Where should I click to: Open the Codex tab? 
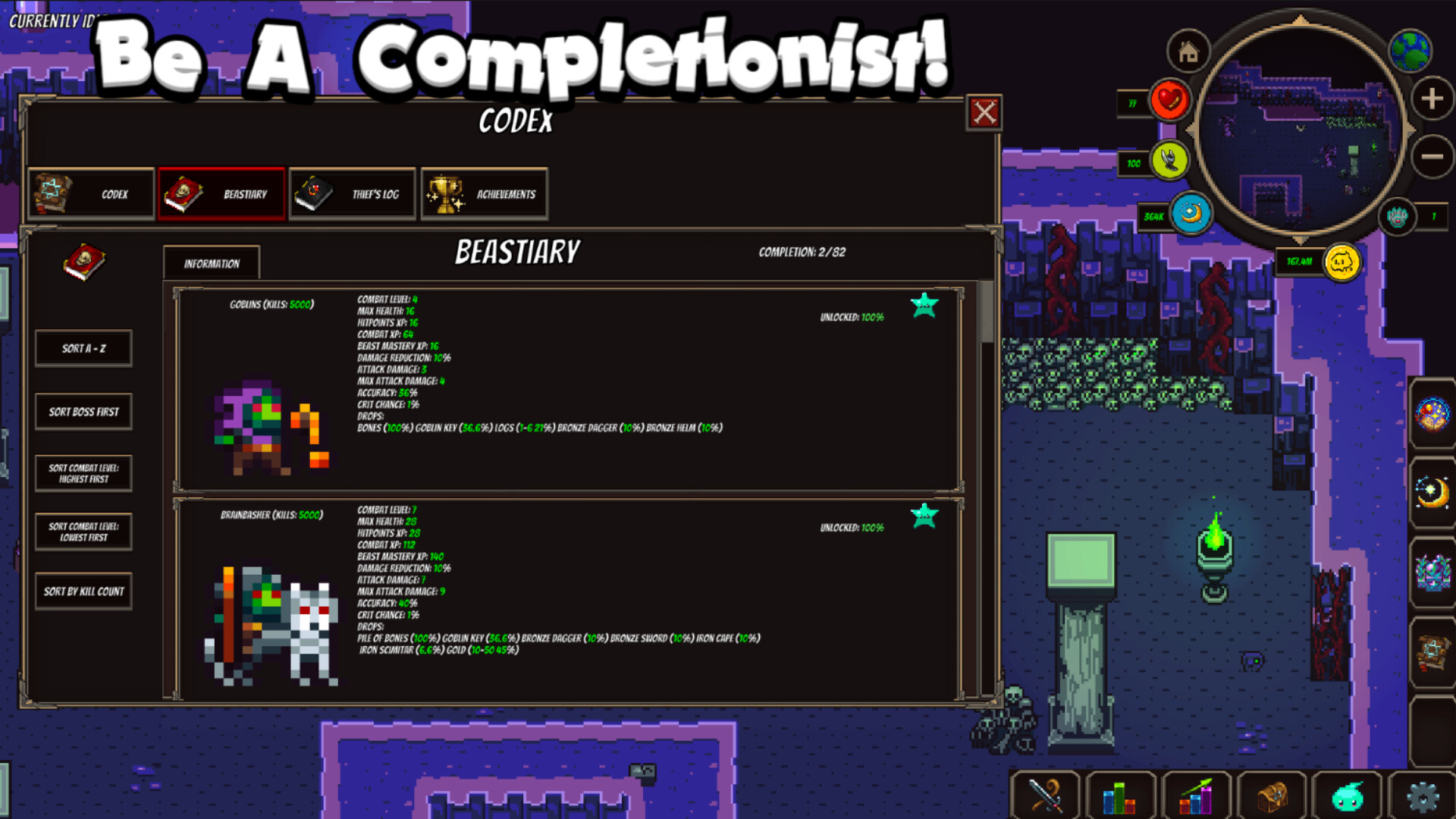[90, 193]
